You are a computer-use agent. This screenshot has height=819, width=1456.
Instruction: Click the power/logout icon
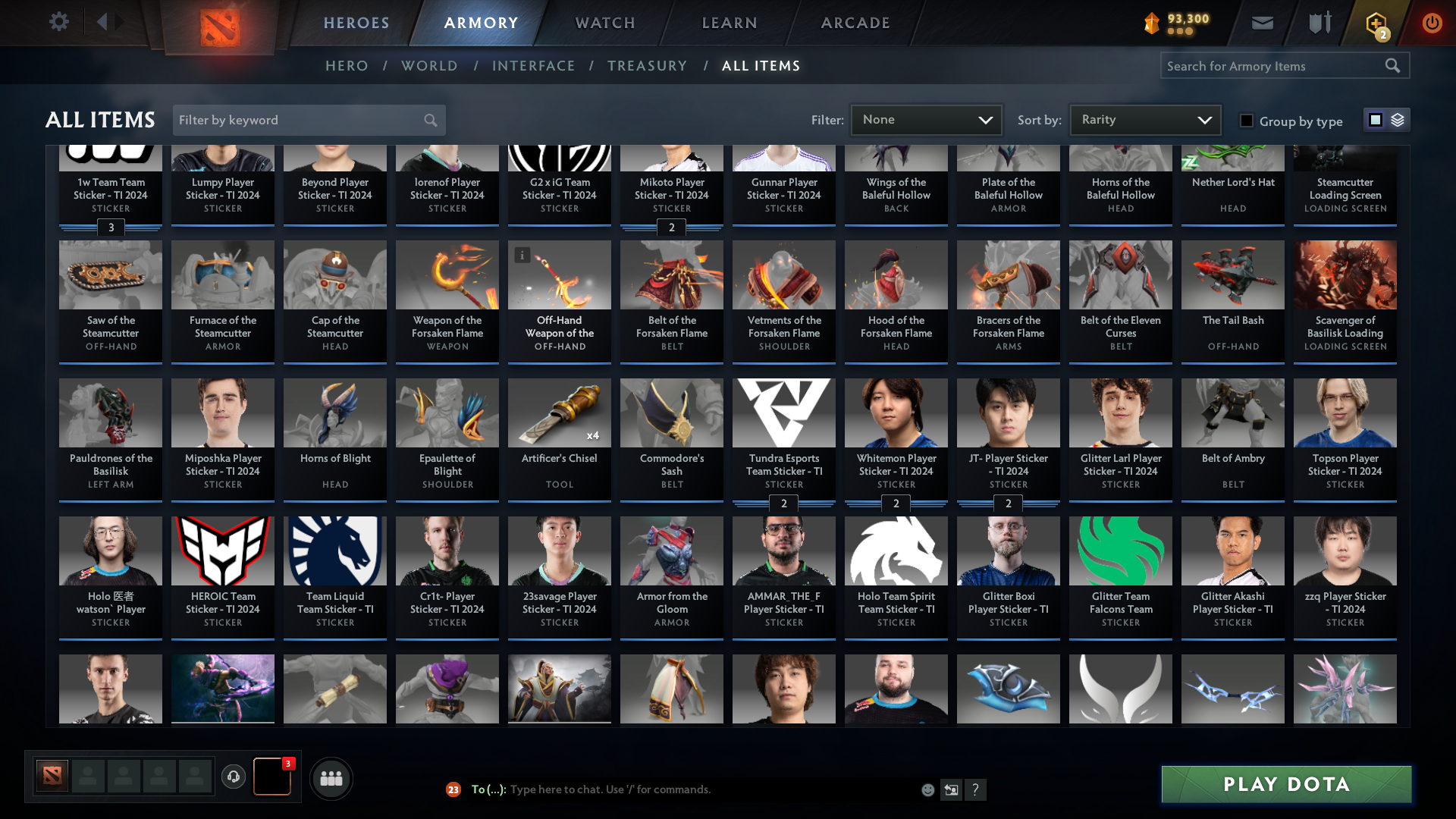pos(1432,23)
